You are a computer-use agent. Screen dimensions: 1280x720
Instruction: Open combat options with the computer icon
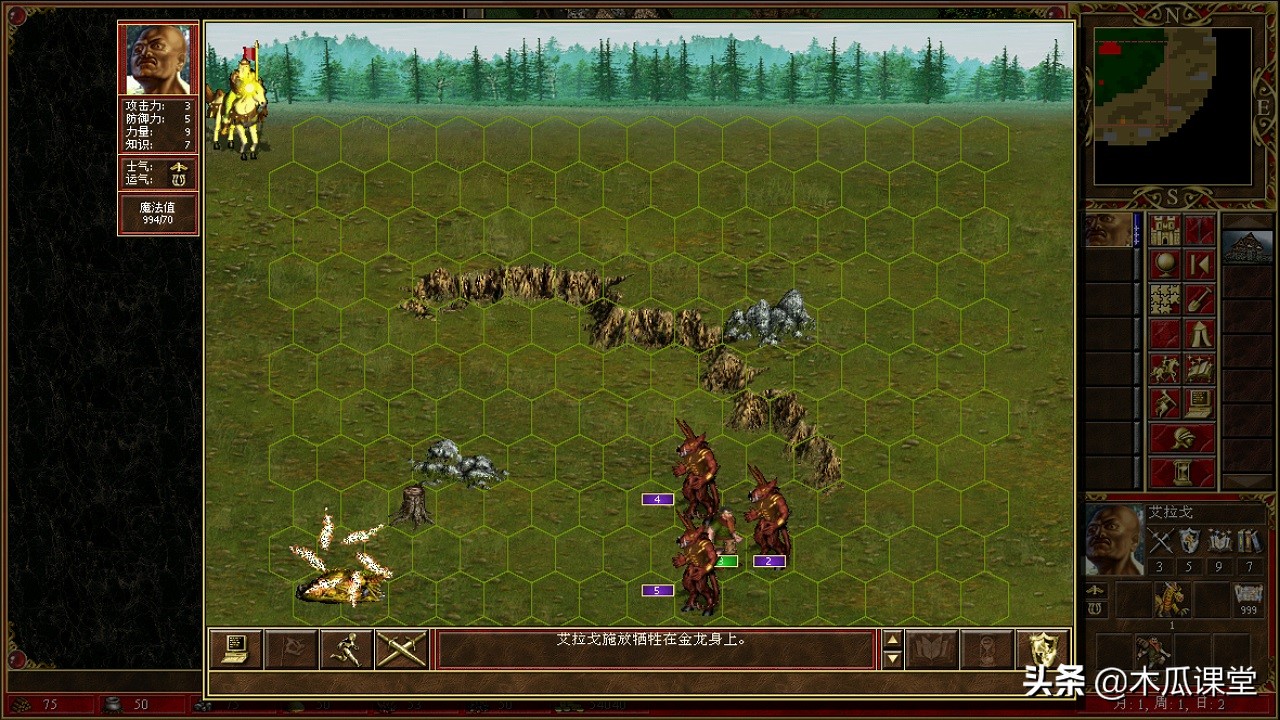coord(236,649)
